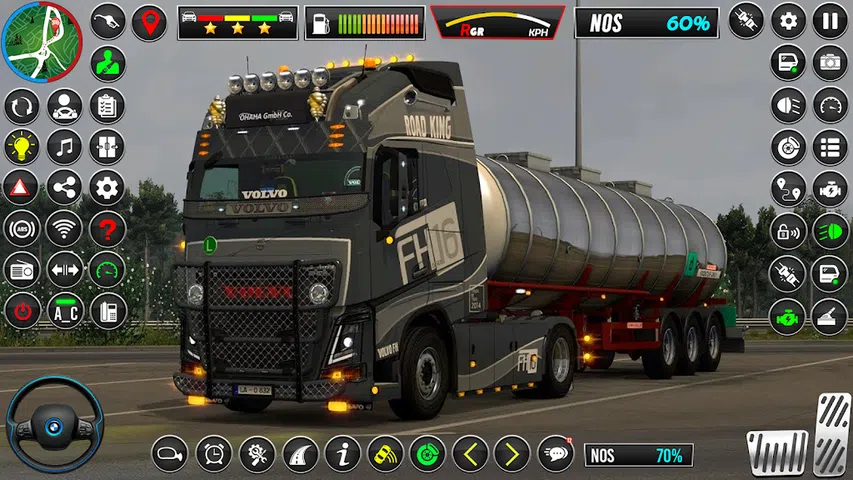Open the camera screenshot button
Screen dimensions: 853x480
point(829,62)
